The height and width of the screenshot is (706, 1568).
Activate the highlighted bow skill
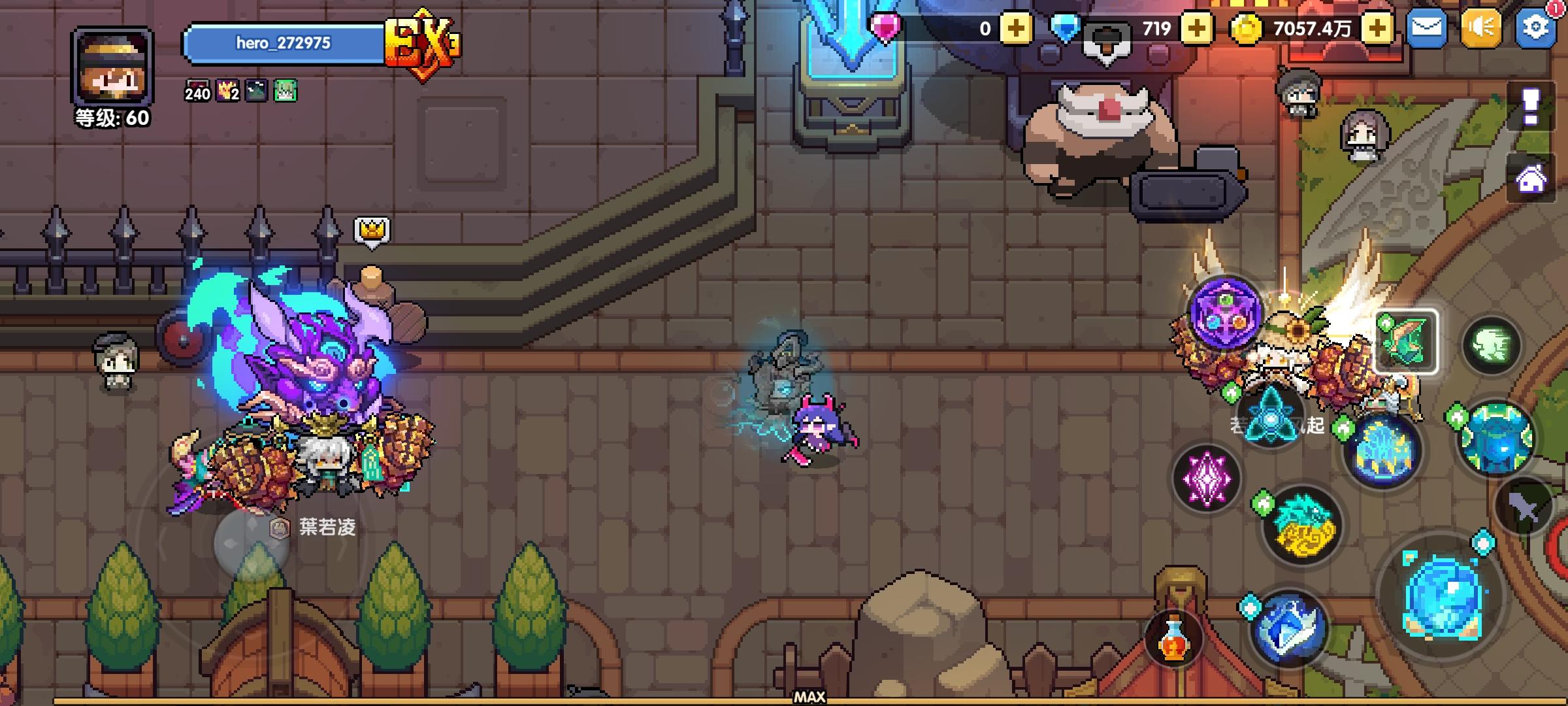pos(1405,341)
